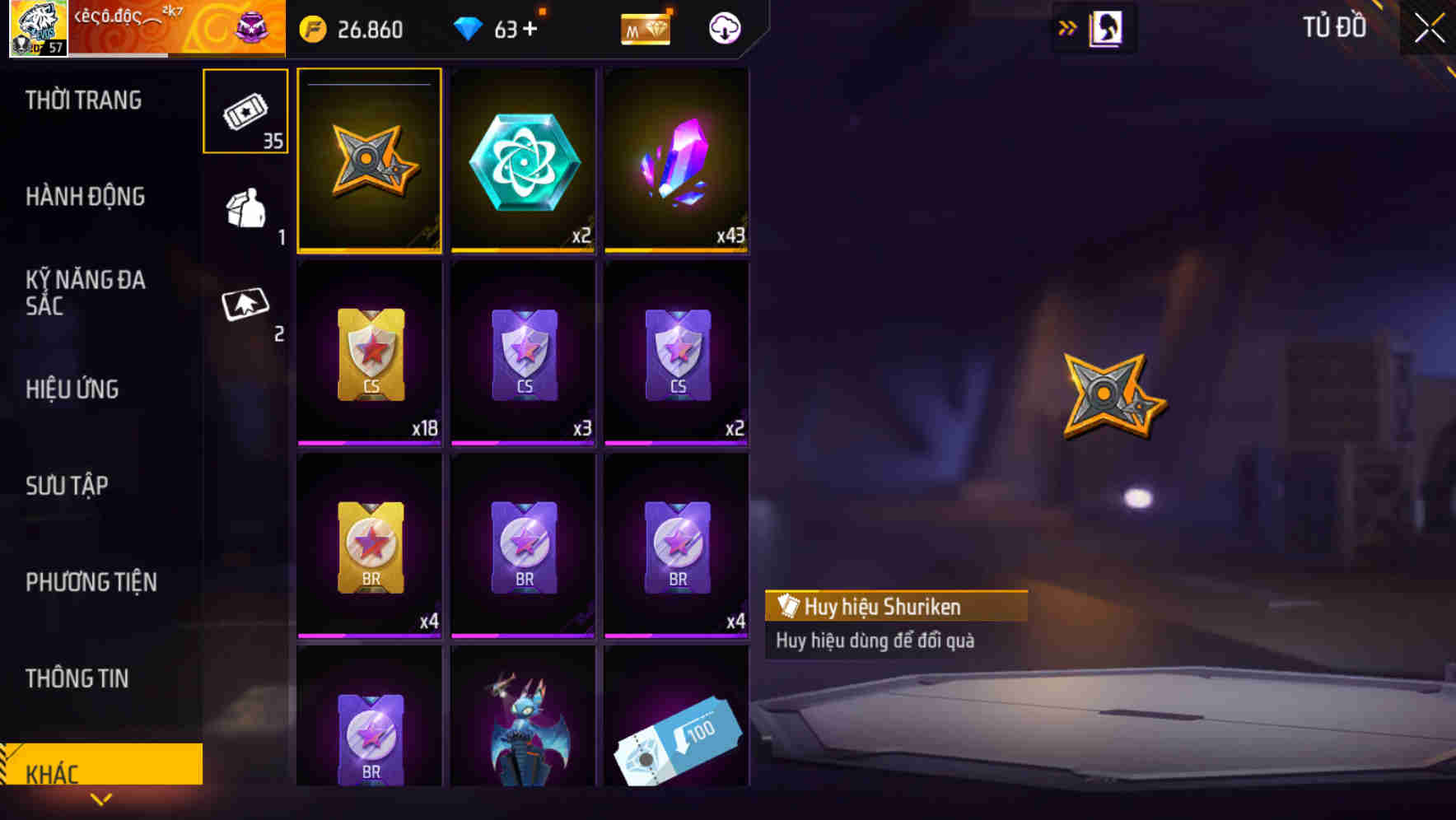Select the Huy hiệu Shuriken badge item
The width and height of the screenshot is (1456, 820).
369,159
